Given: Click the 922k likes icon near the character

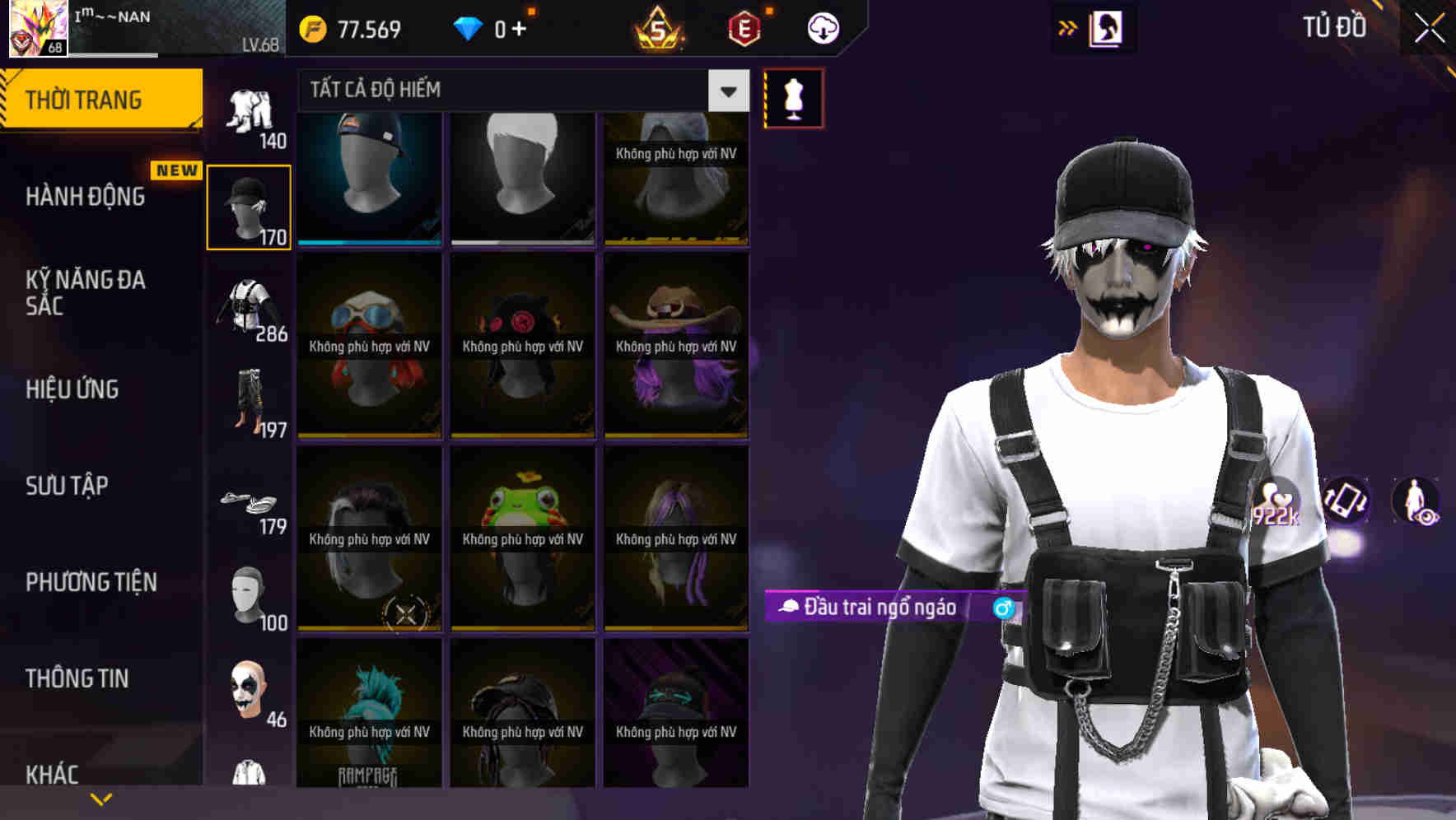Looking at the screenshot, I should pos(1276,502).
